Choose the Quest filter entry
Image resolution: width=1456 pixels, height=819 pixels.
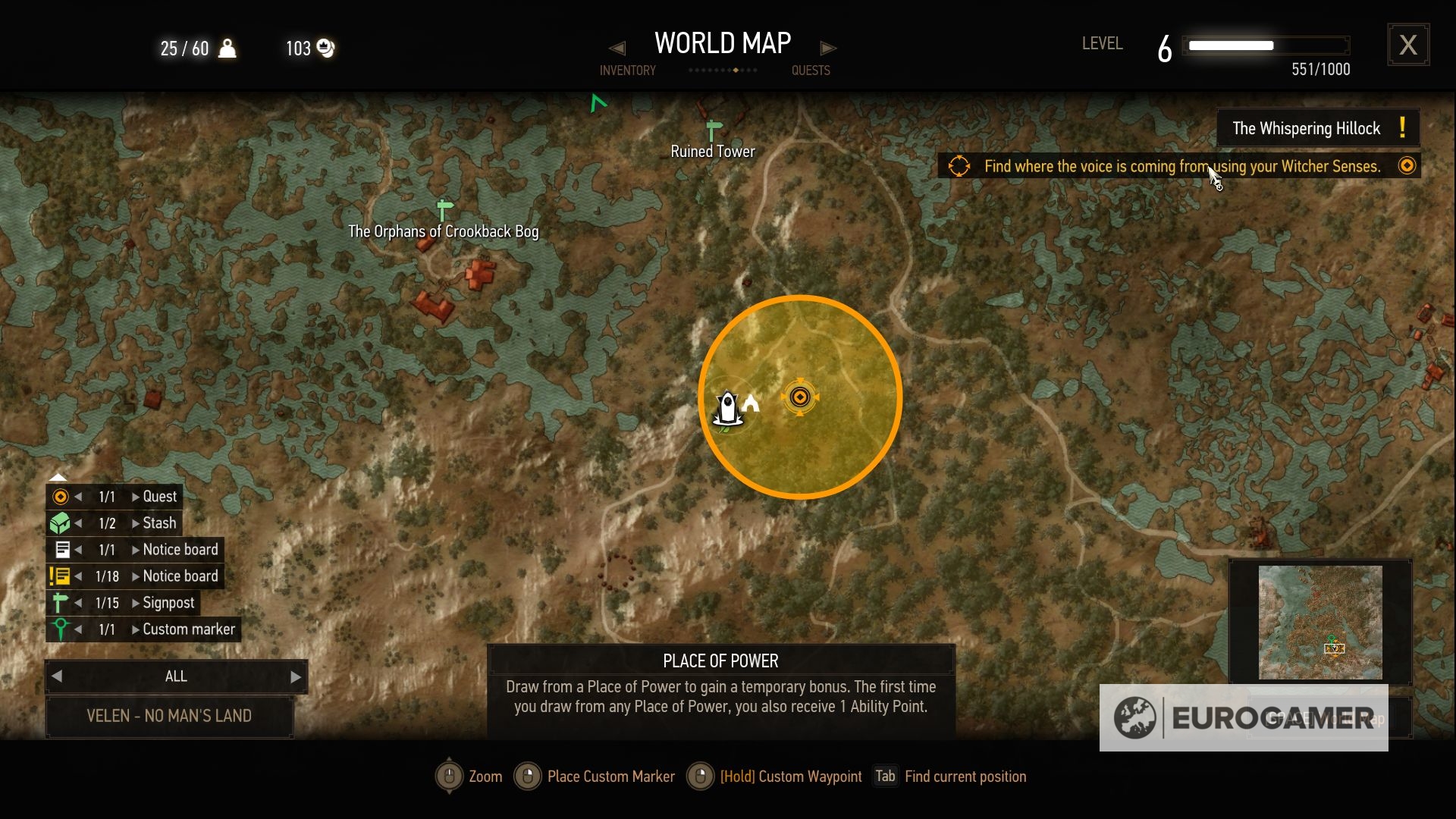[159, 497]
